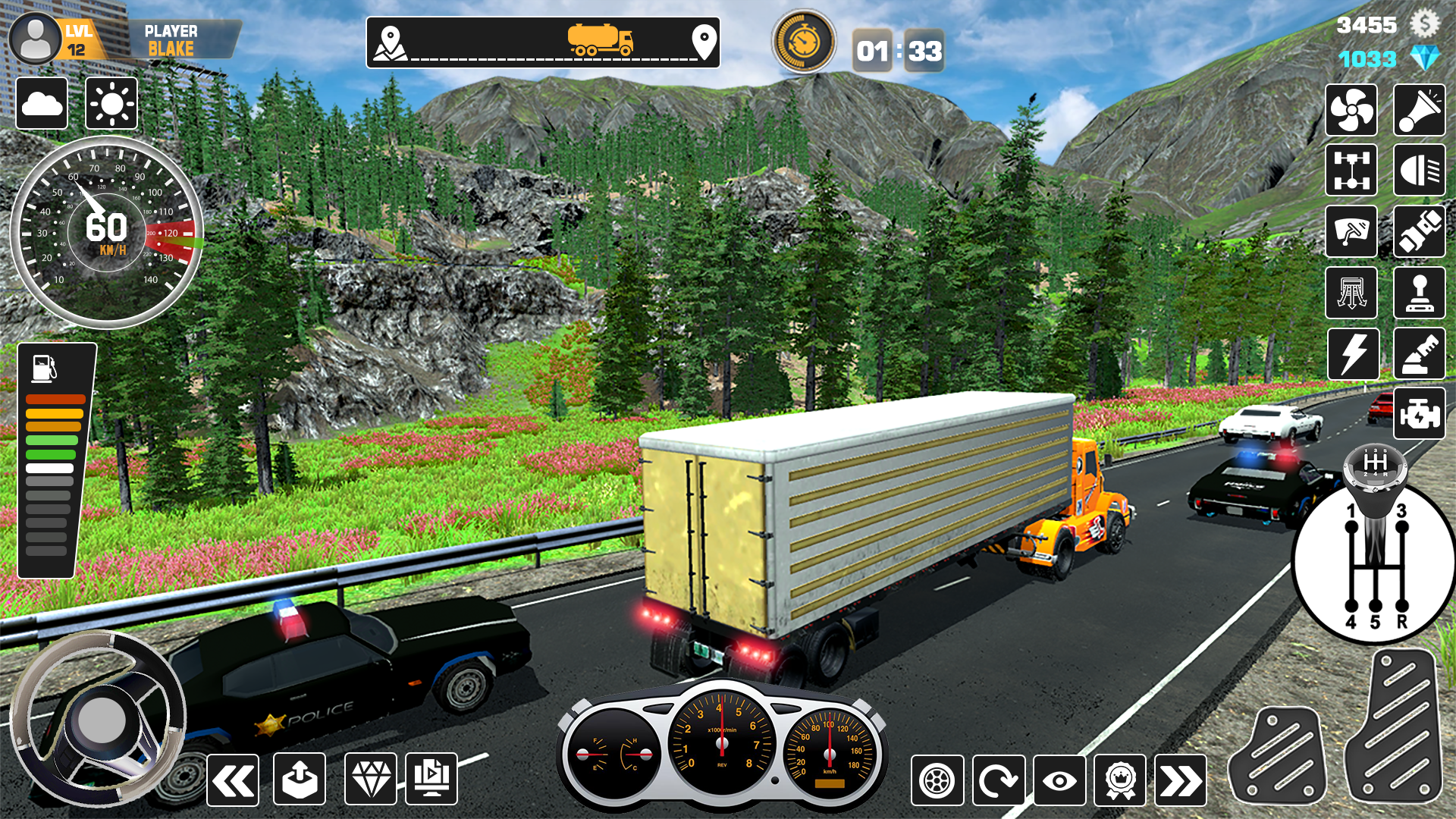Tap the left double-arrow button
The width and height of the screenshot is (1456, 819).
coord(233,780)
